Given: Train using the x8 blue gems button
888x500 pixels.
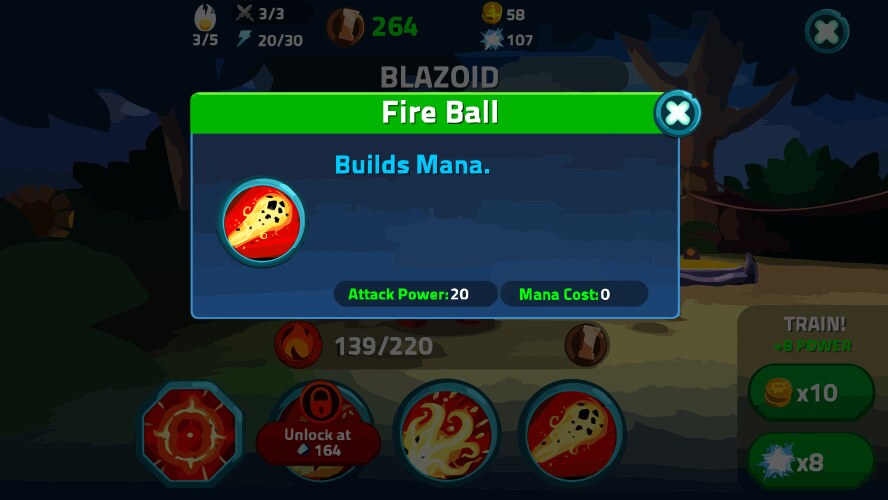Looking at the screenshot, I should pyautogui.click(x=811, y=462).
